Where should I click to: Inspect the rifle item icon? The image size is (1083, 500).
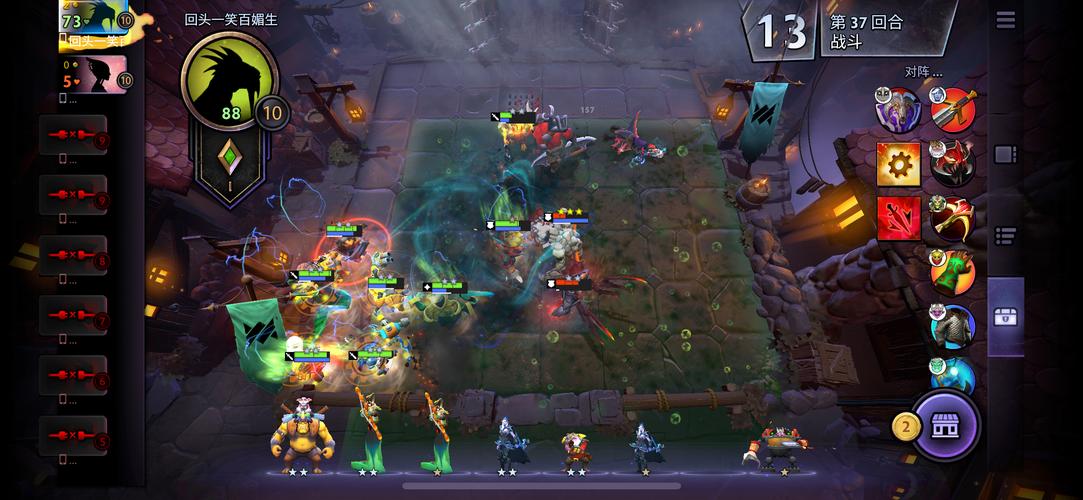pyautogui.click(x=953, y=110)
